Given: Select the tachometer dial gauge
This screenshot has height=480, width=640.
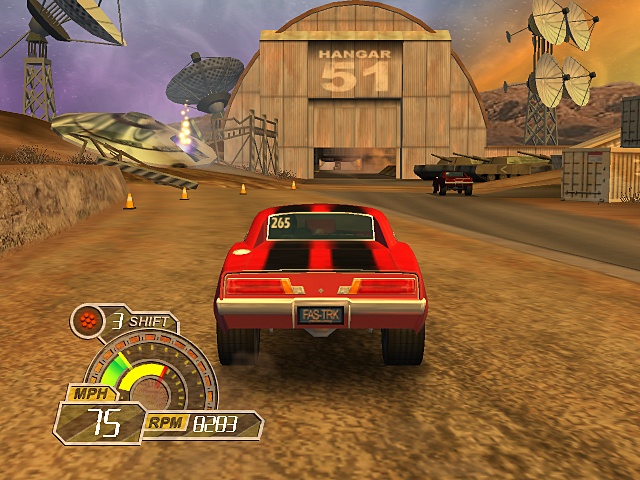Looking at the screenshot, I should (150, 374).
